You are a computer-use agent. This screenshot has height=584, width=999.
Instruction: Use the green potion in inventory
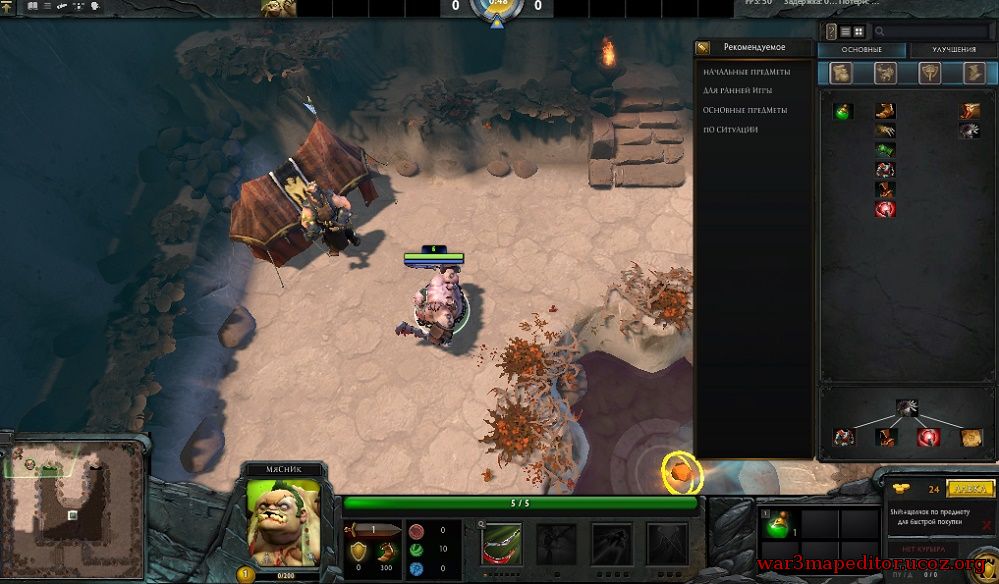tap(778, 524)
